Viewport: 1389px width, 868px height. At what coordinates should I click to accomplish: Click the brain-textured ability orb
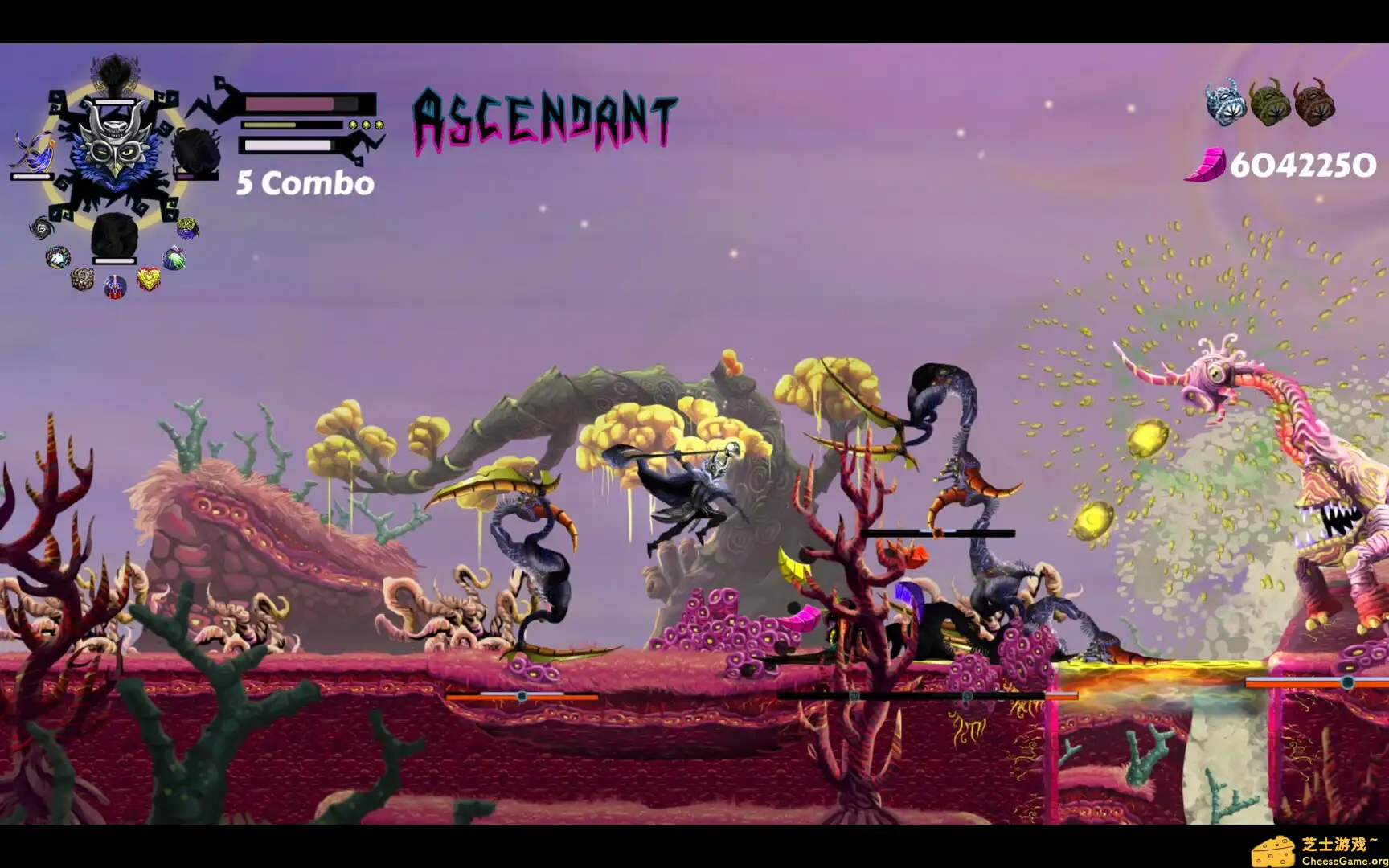(x=186, y=228)
